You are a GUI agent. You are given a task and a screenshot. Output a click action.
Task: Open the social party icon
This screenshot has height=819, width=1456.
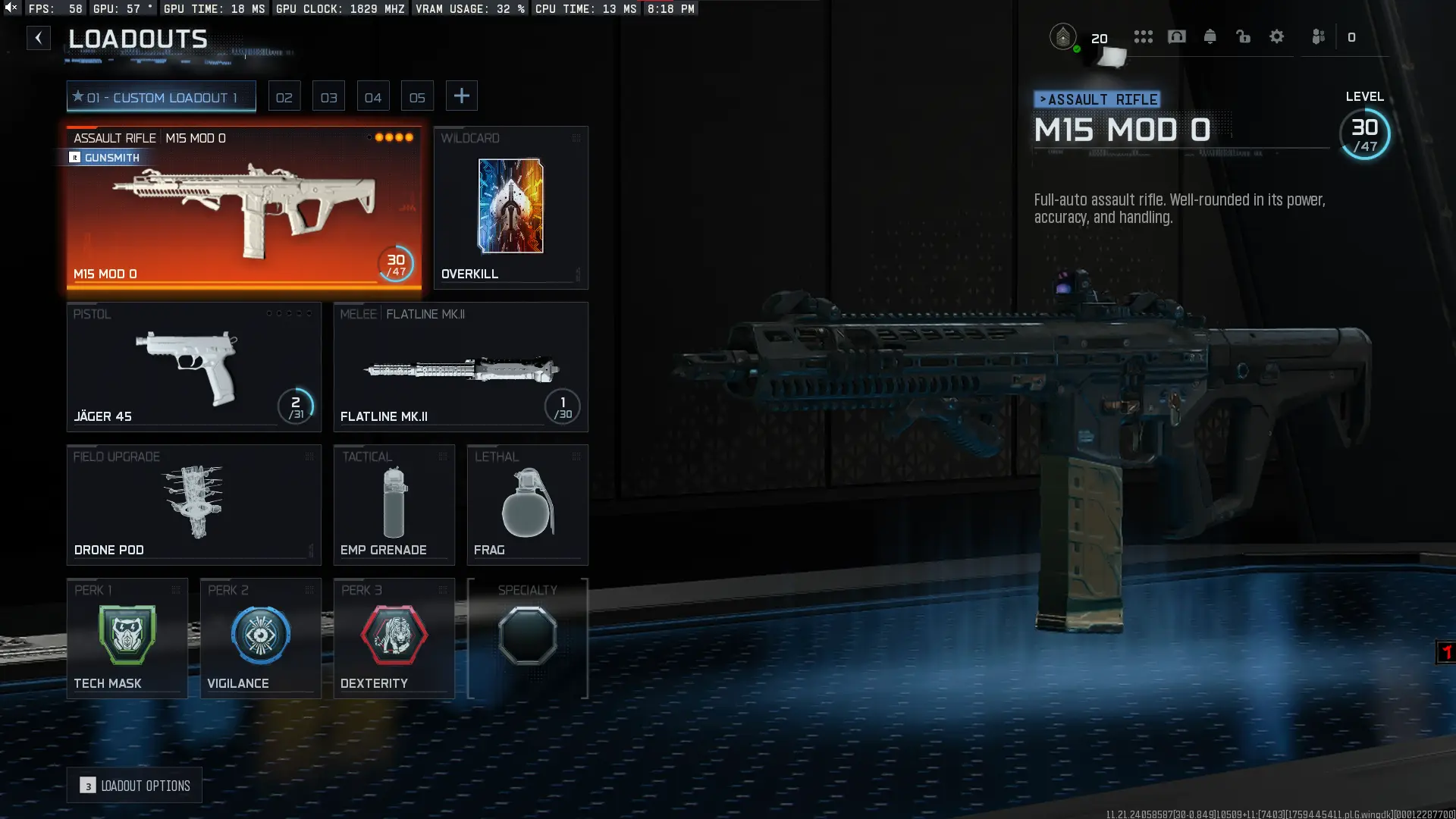1319,36
